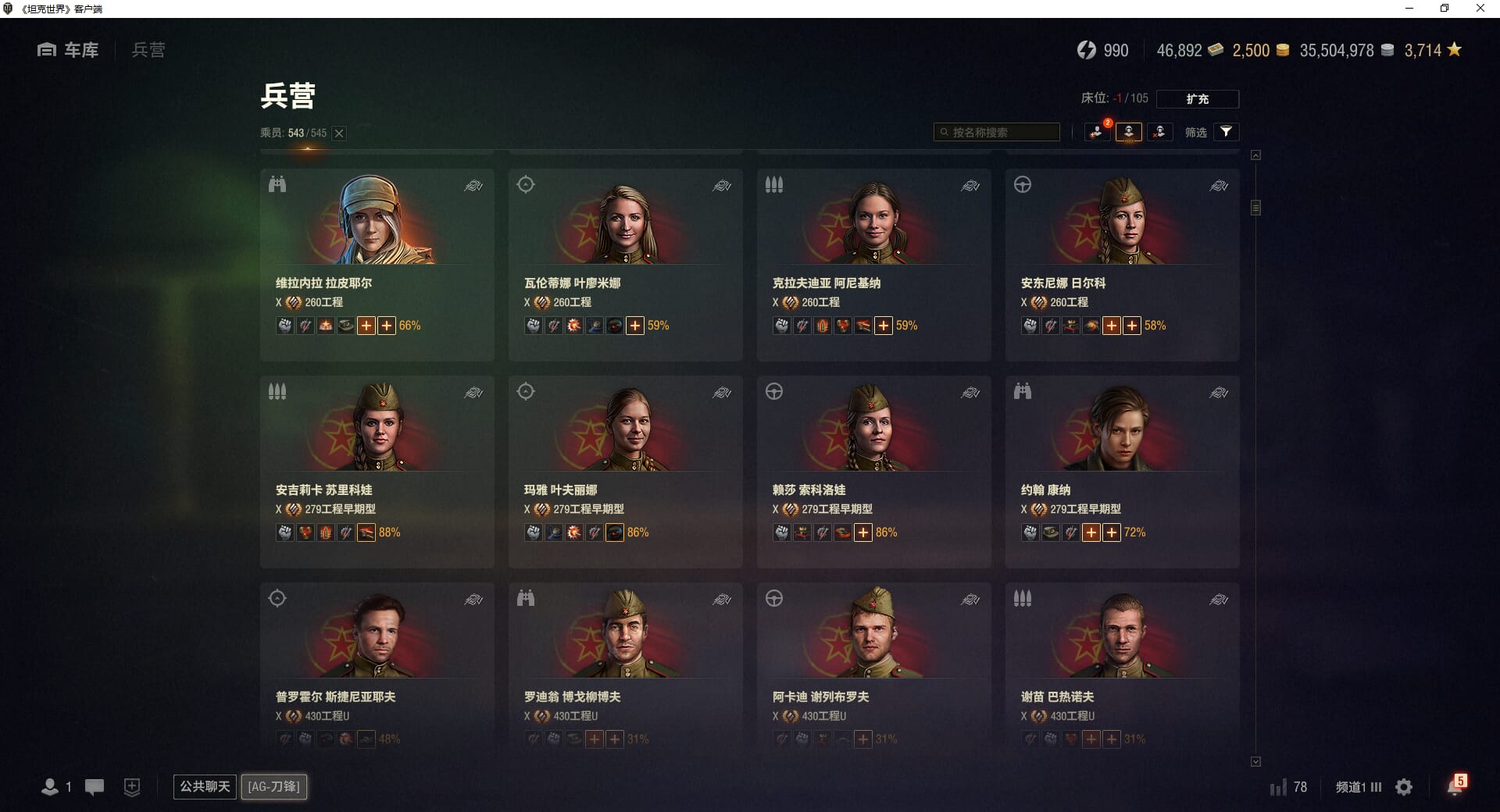This screenshot has height=812, width=1500.
Task: Choose crew member 克拉夫迪亚 阿尼基纳 card
Action: coord(873,264)
